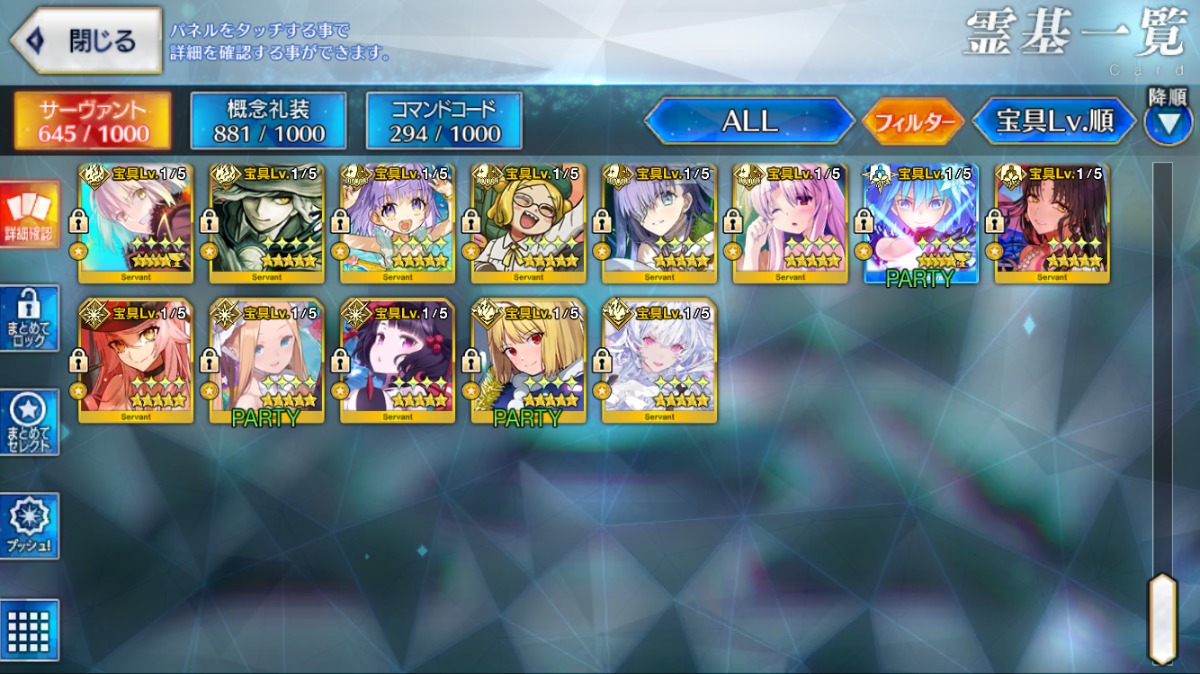Image resolution: width=1200 pixels, height=674 pixels.
Task: Activate the 詳細確認 card mode
Action: (30, 213)
